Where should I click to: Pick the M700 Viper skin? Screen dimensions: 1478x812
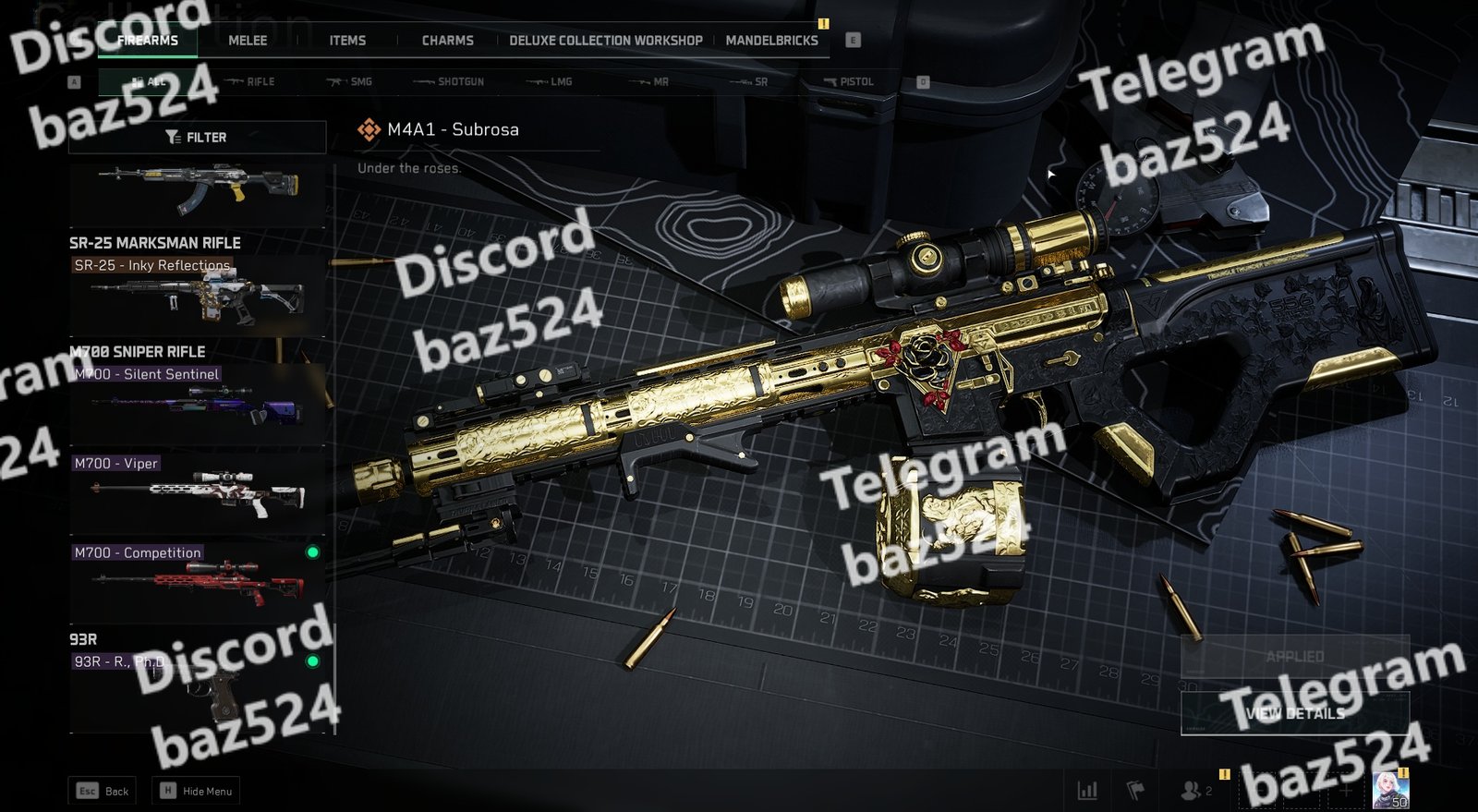[x=198, y=491]
